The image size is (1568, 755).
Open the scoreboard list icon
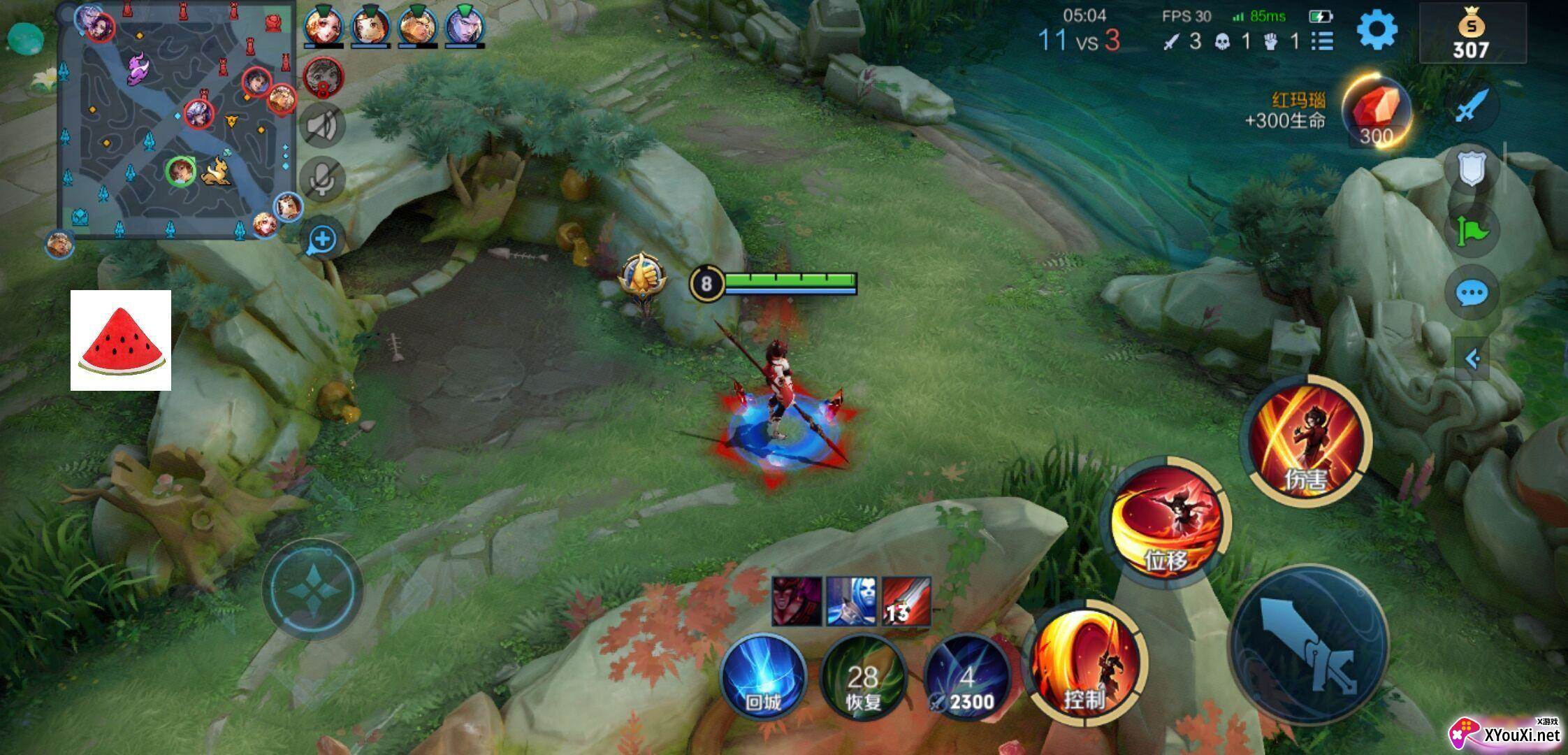tap(1321, 41)
